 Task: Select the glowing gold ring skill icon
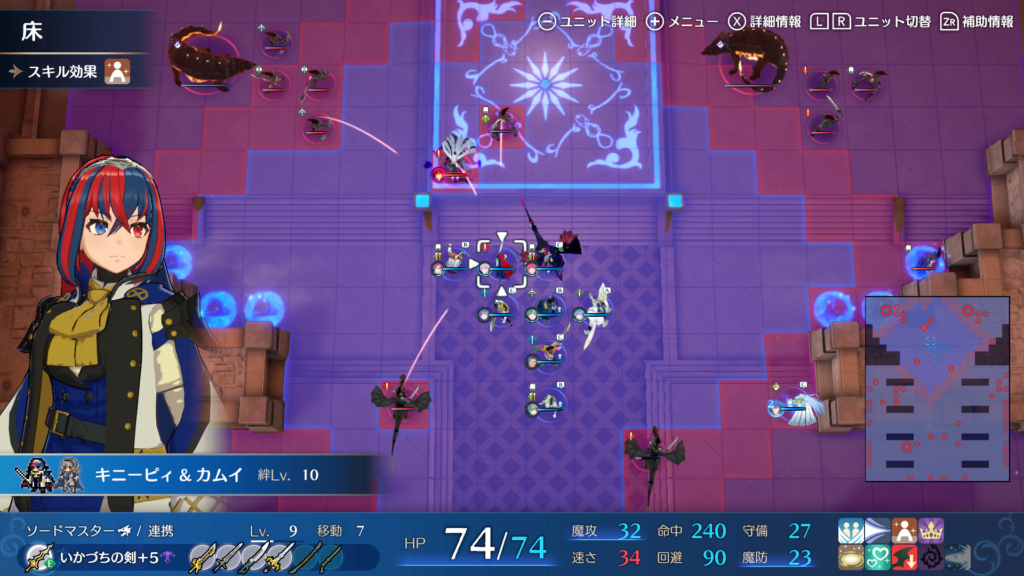(851, 557)
